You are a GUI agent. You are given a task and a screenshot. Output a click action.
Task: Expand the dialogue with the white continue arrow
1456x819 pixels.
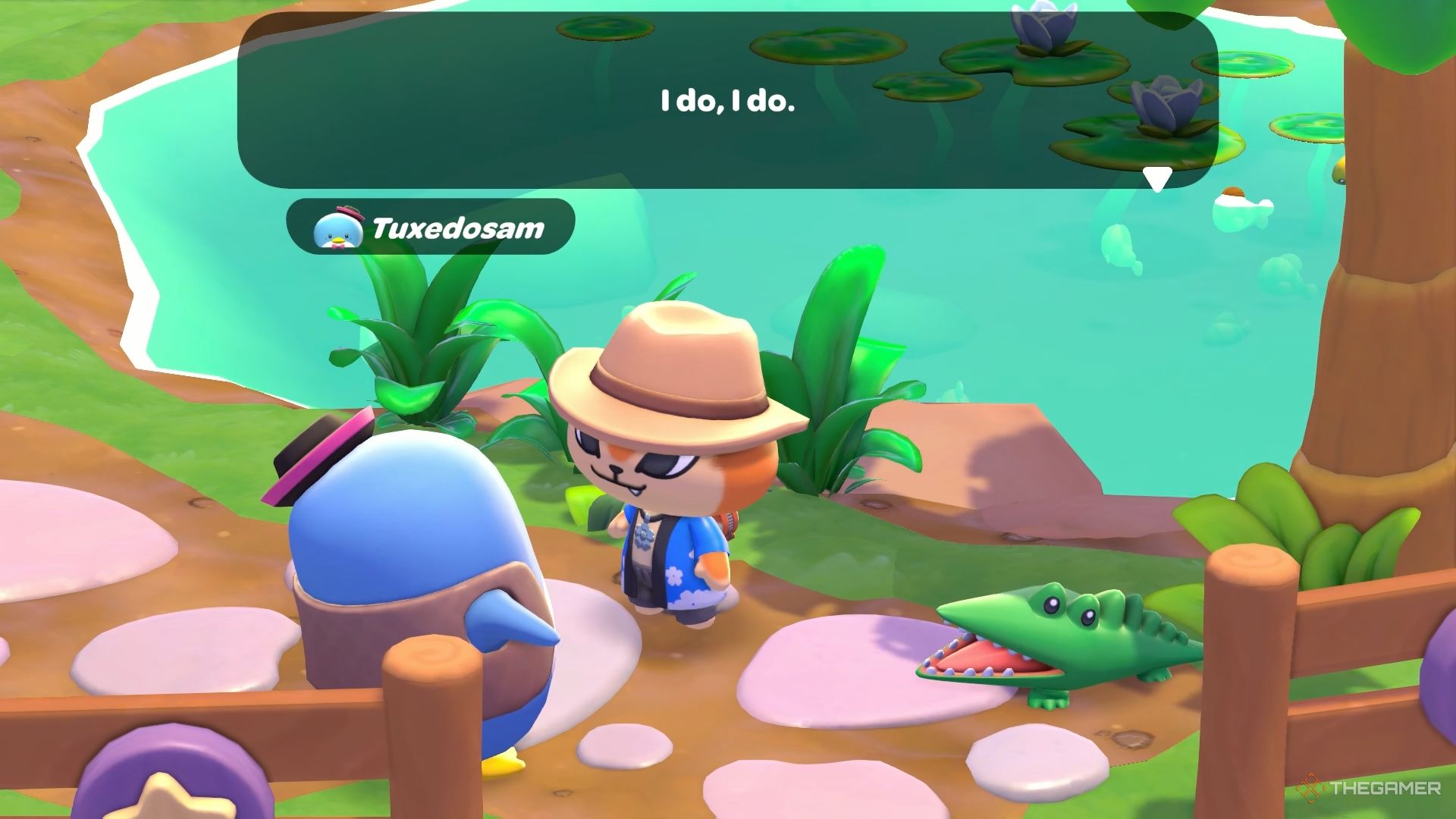click(x=1156, y=177)
